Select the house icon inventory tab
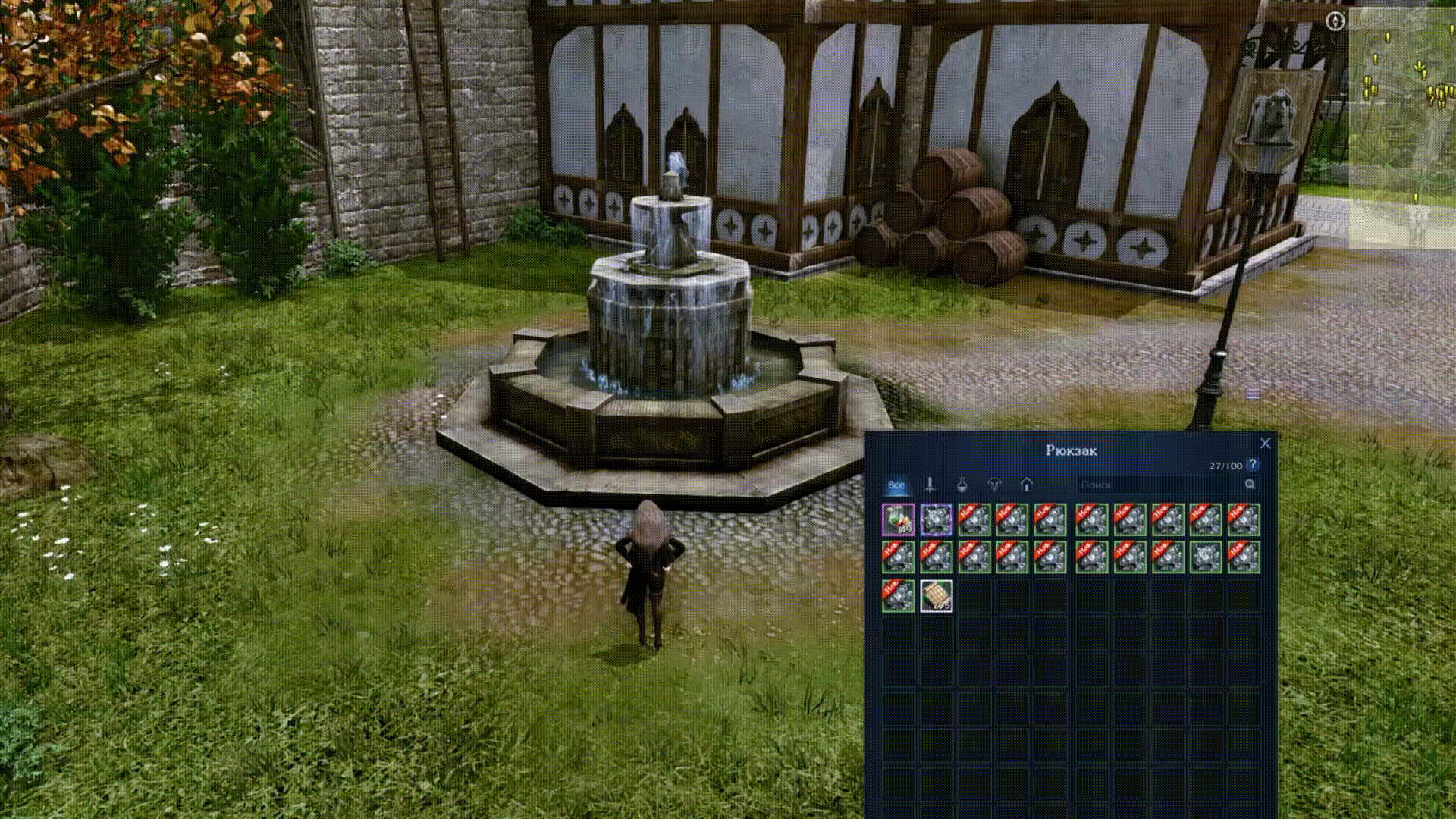 pyautogui.click(x=1027, y=485)
